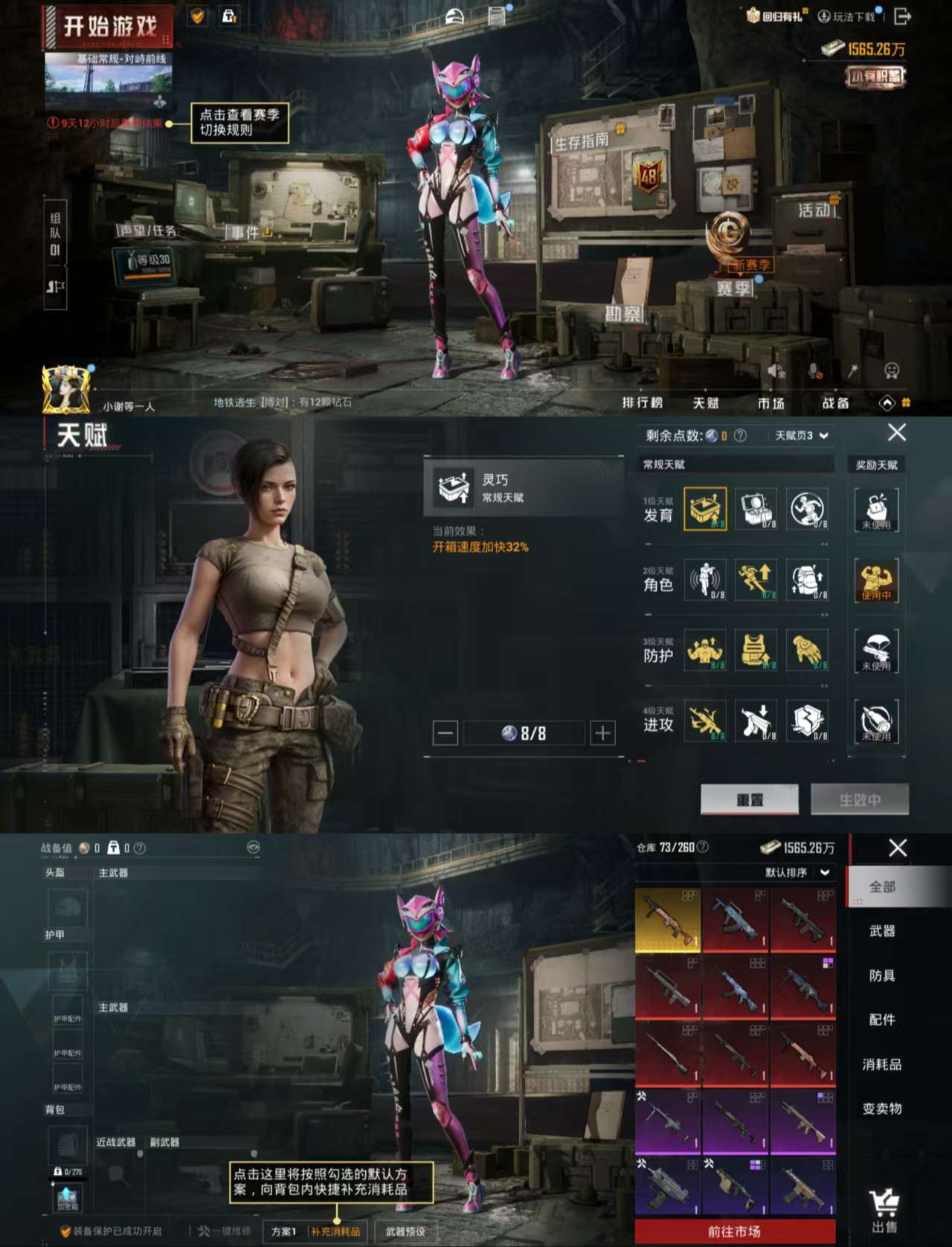952x1247 pixels.
Task: Open the 市场 market menu
Action: coord(771,403)
